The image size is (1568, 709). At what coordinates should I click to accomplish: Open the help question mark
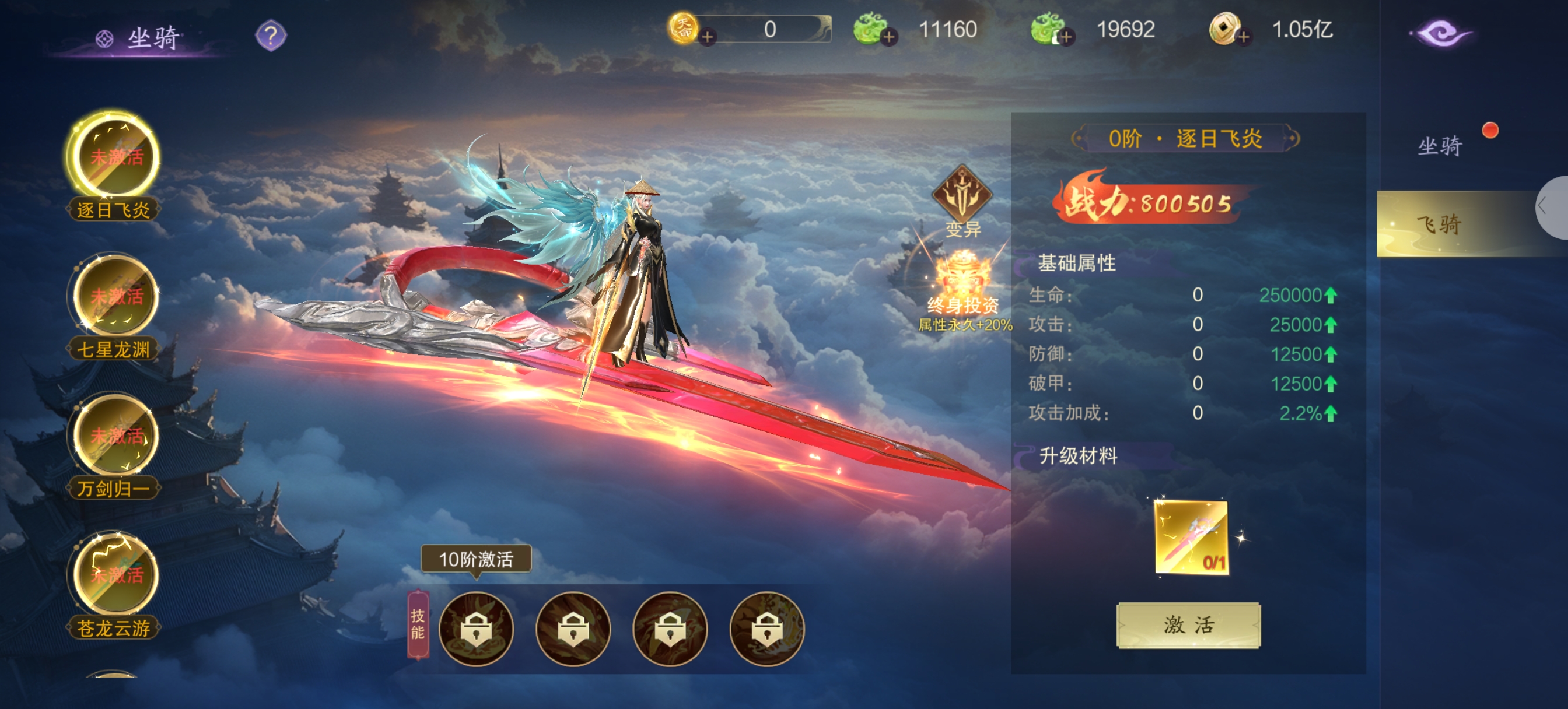pyautogui.click(x=270, y=36)
